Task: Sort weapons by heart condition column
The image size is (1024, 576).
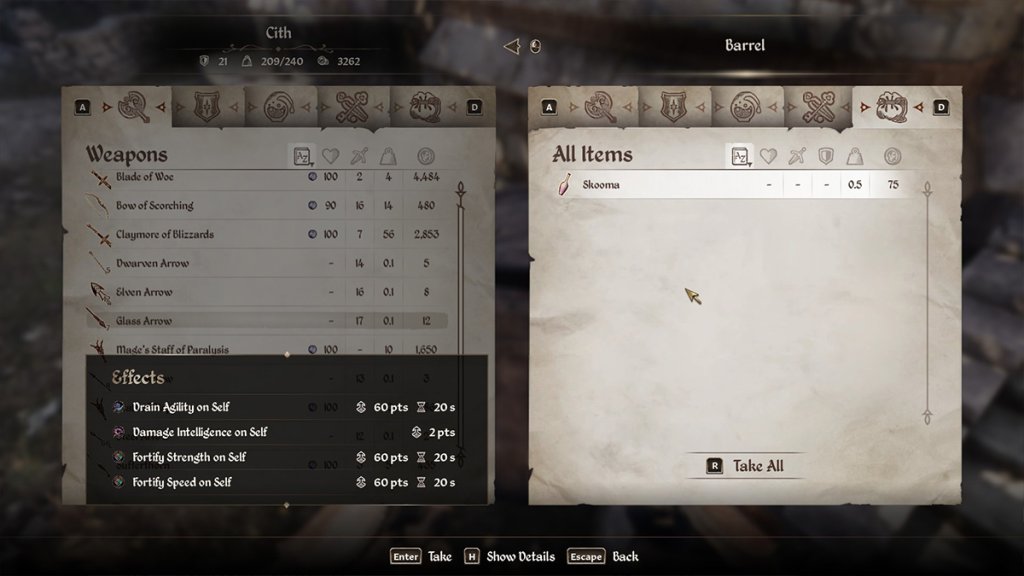Action: pos(331,156)
